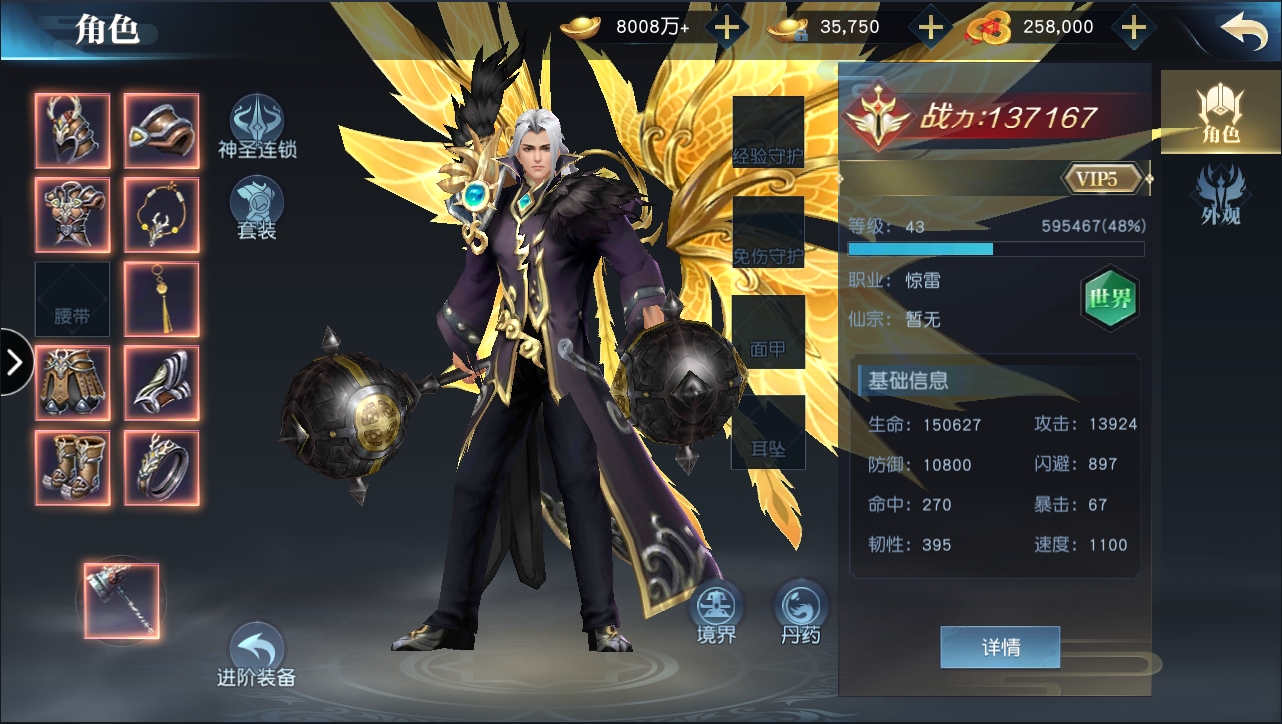Select the equipped hammer weapon slot
Viewport: 1282px width, 724px height.
click(x=121, y=600)
